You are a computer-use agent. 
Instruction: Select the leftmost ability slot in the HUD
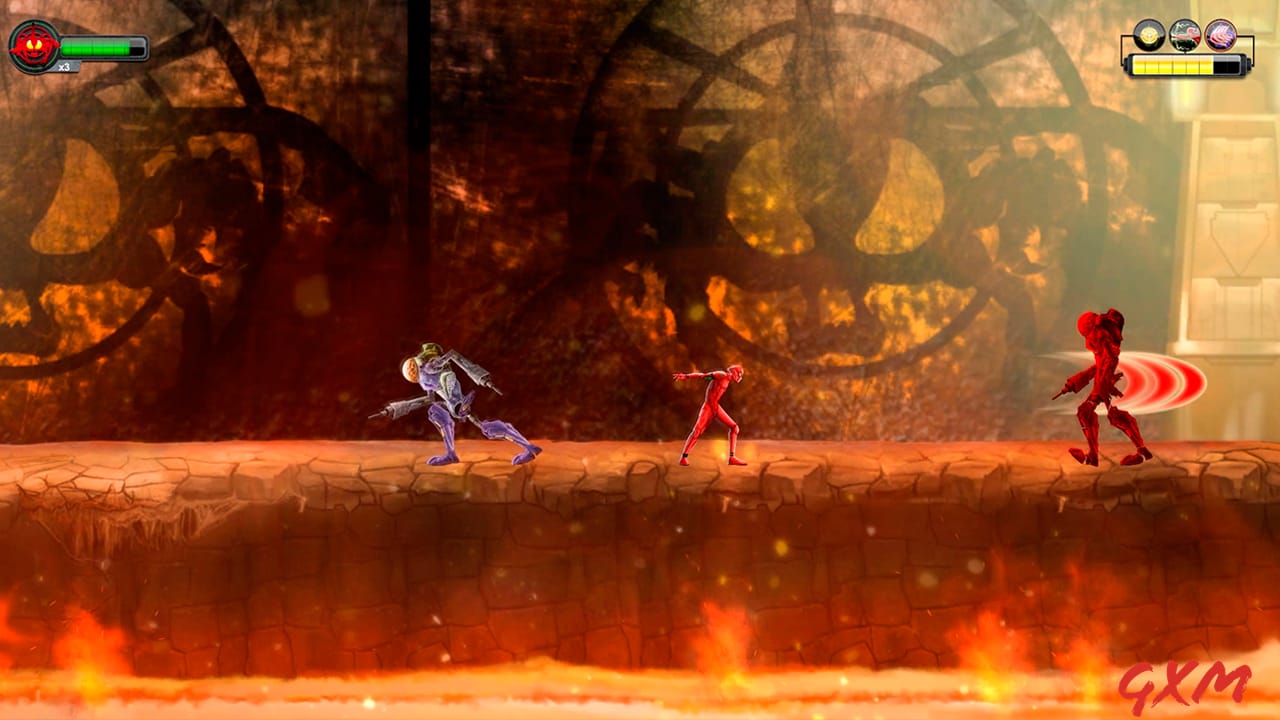tap(1150, 35)
